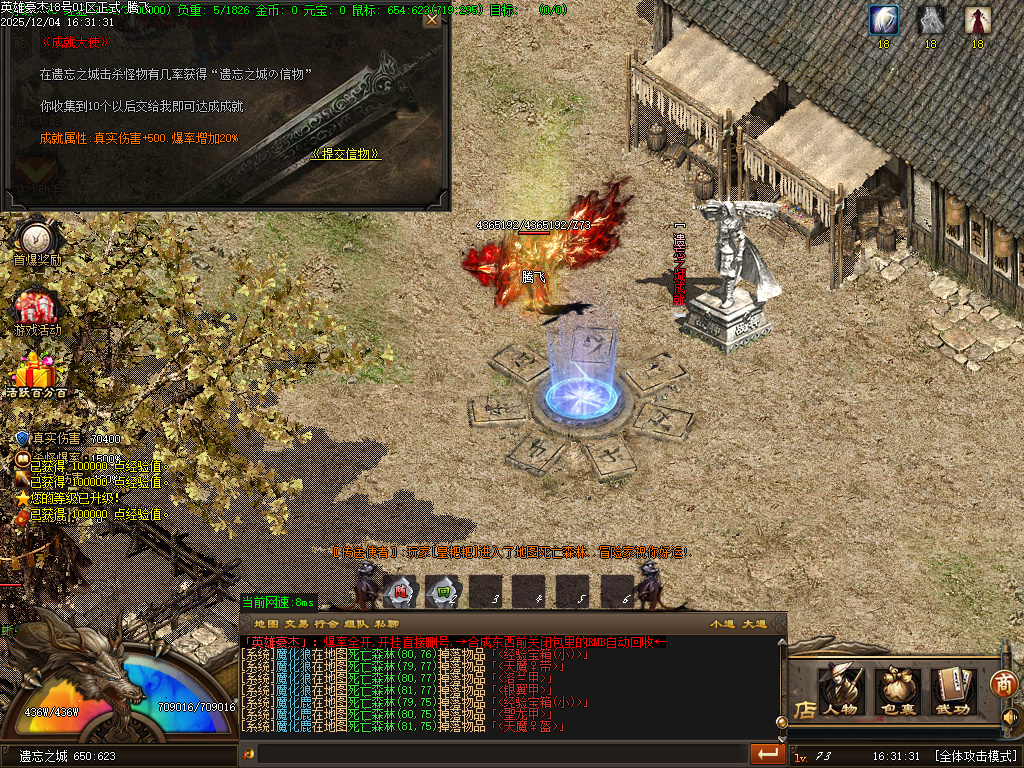Open the round 商 shop button
1024x768 pixels.
(1003, 684)
